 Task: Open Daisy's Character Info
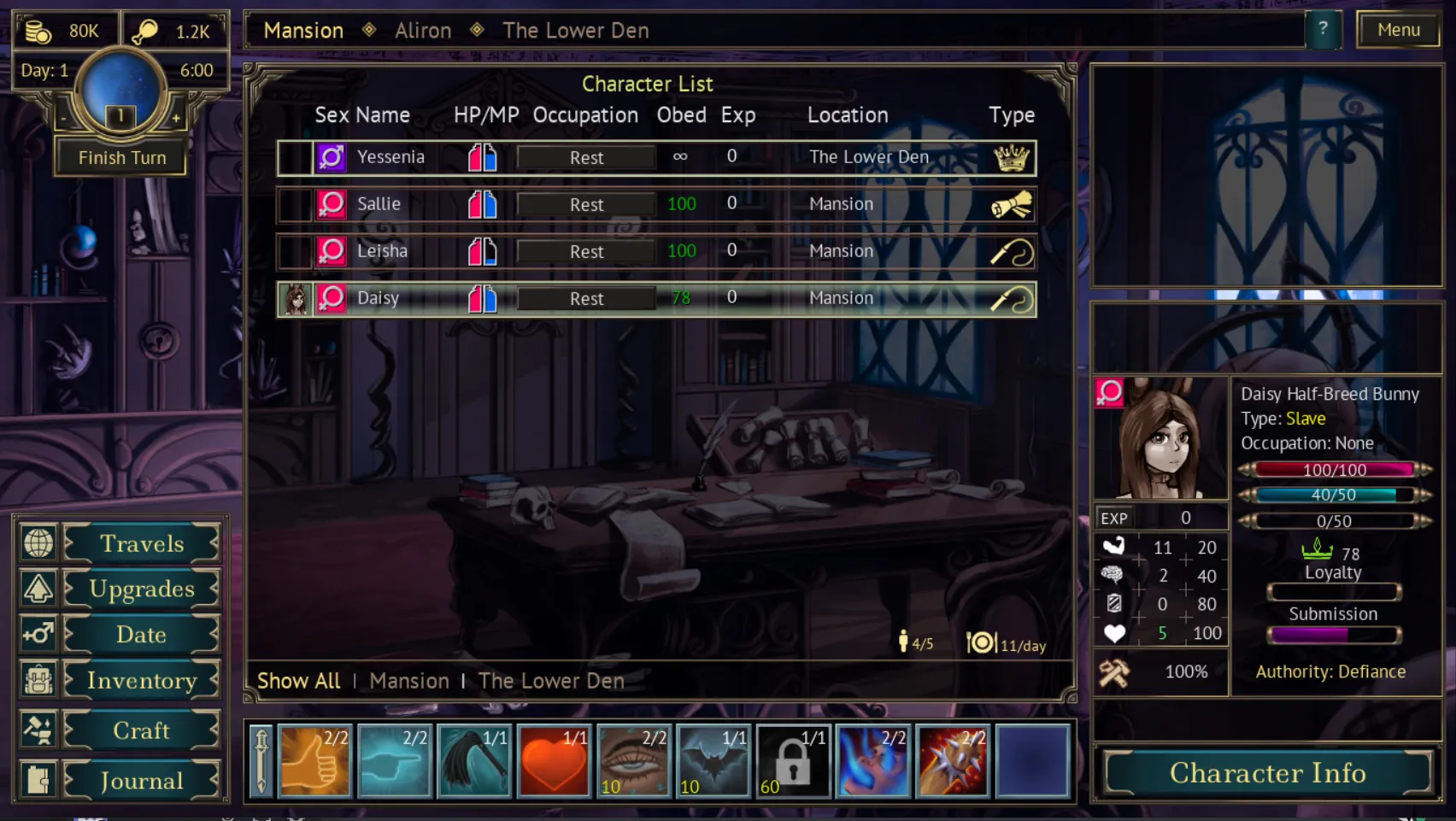pos(1267,772)
